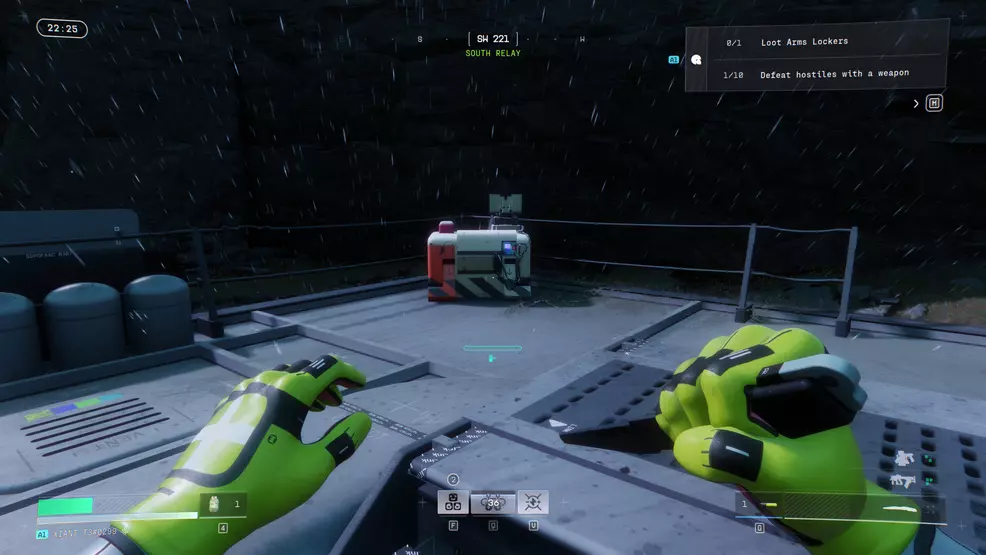Screen dimensions: 986x555
Task: Expand the objectives panel arrow
Action: 916,104
